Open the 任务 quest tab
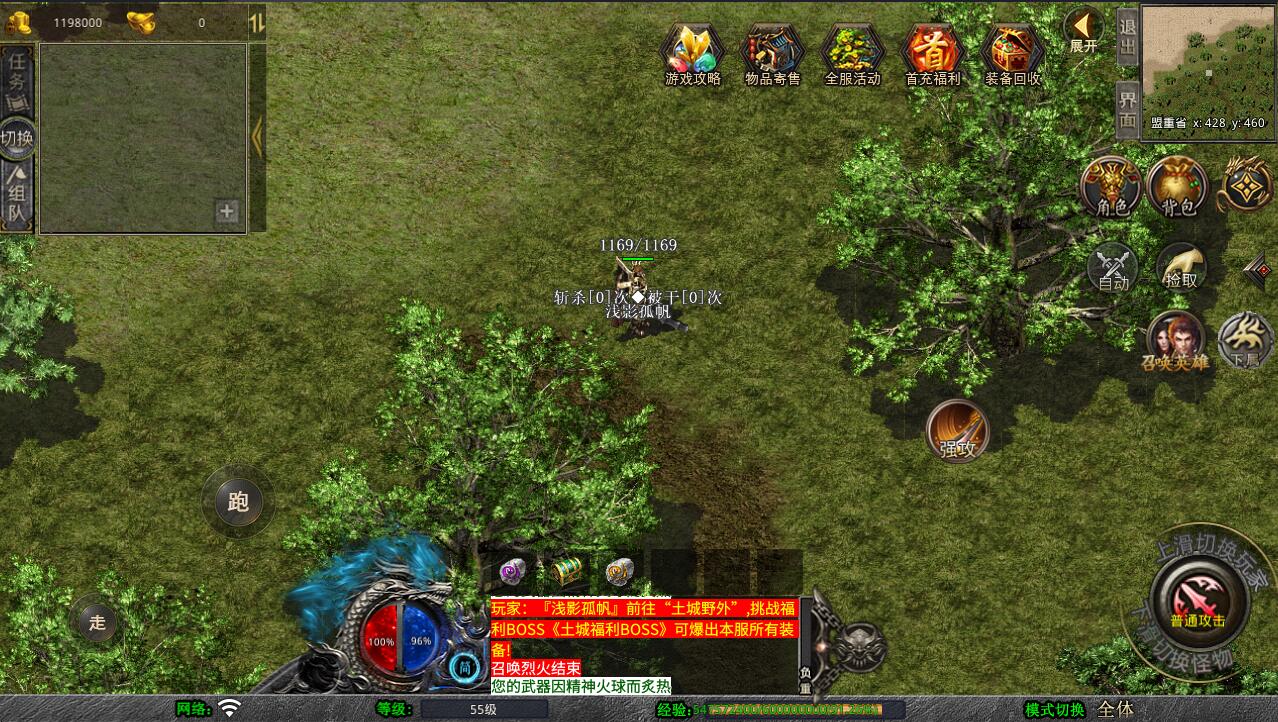 17,78
